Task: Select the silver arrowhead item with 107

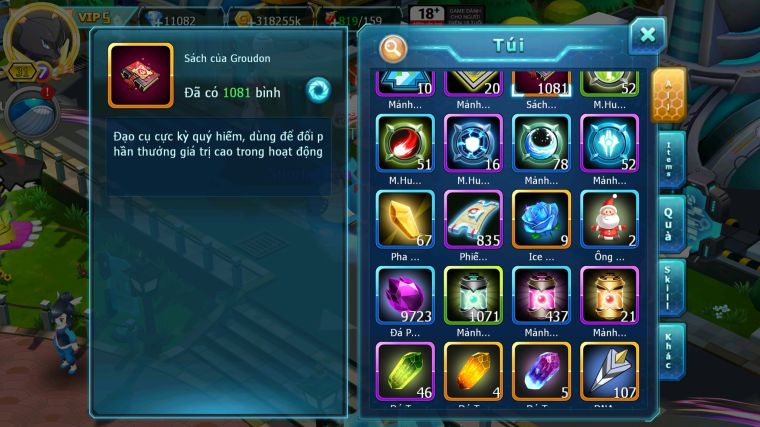Action: click(x=609, y=371)
